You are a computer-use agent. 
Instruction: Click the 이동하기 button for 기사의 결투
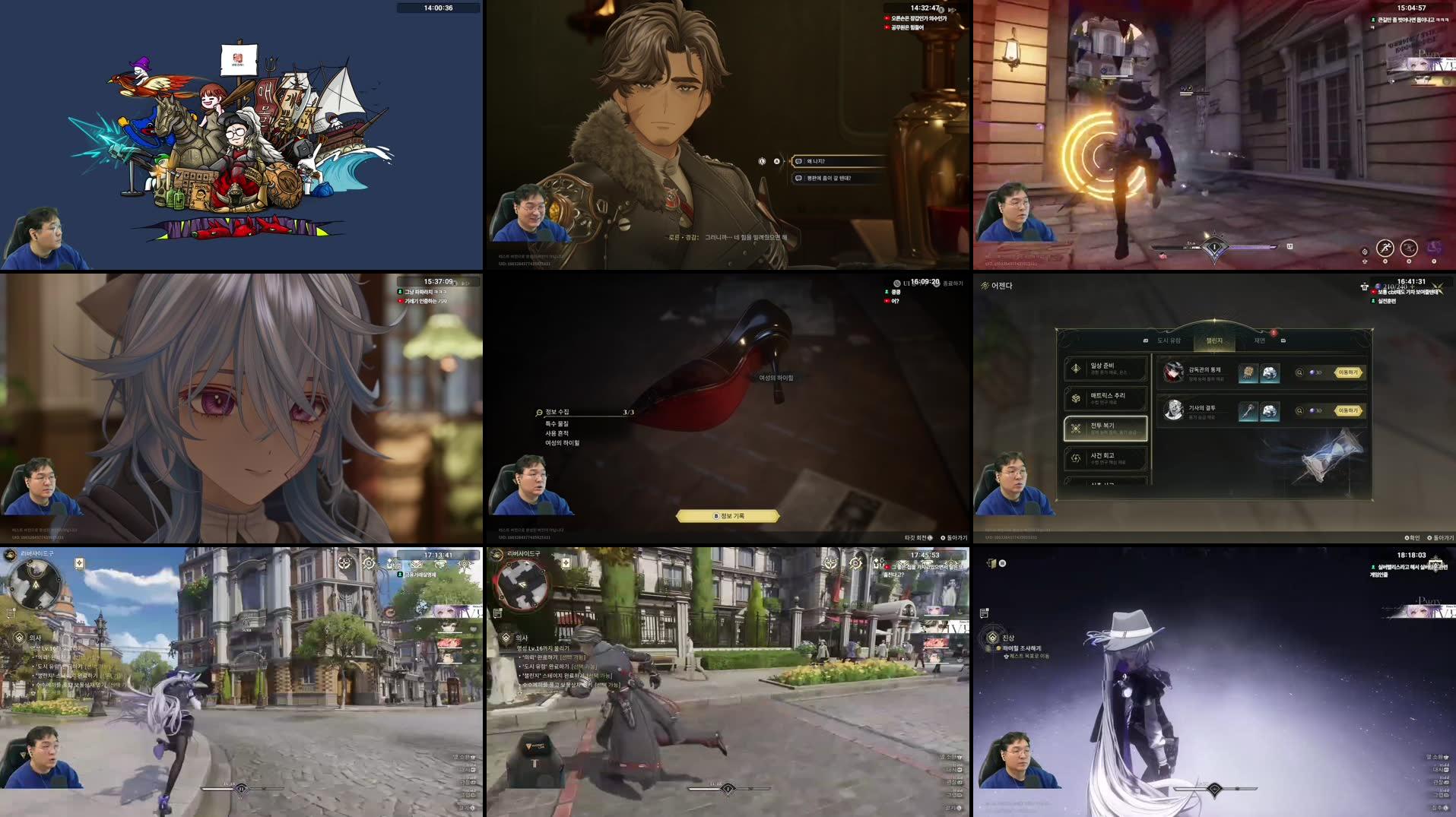[1350, 410]
